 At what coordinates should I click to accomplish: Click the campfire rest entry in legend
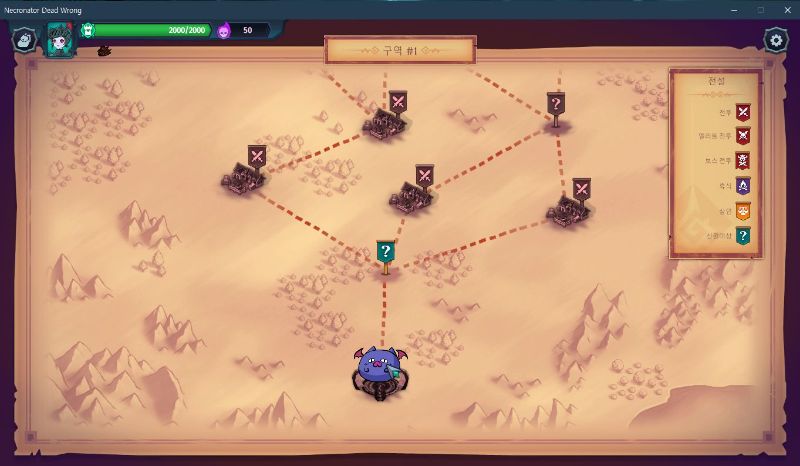[x=742, y=186]
